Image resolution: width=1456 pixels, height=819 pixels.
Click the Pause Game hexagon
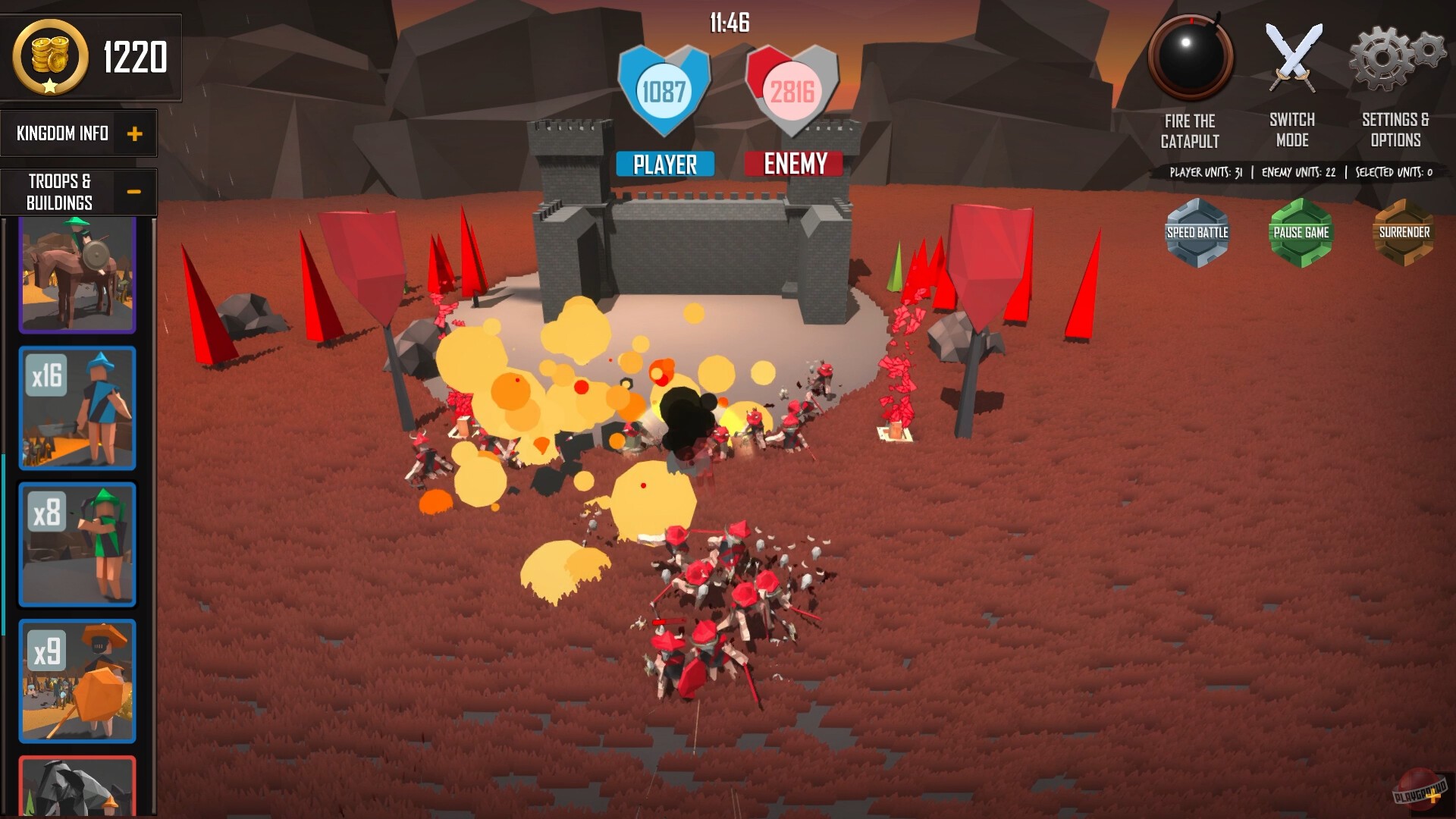click(1301, 232)
